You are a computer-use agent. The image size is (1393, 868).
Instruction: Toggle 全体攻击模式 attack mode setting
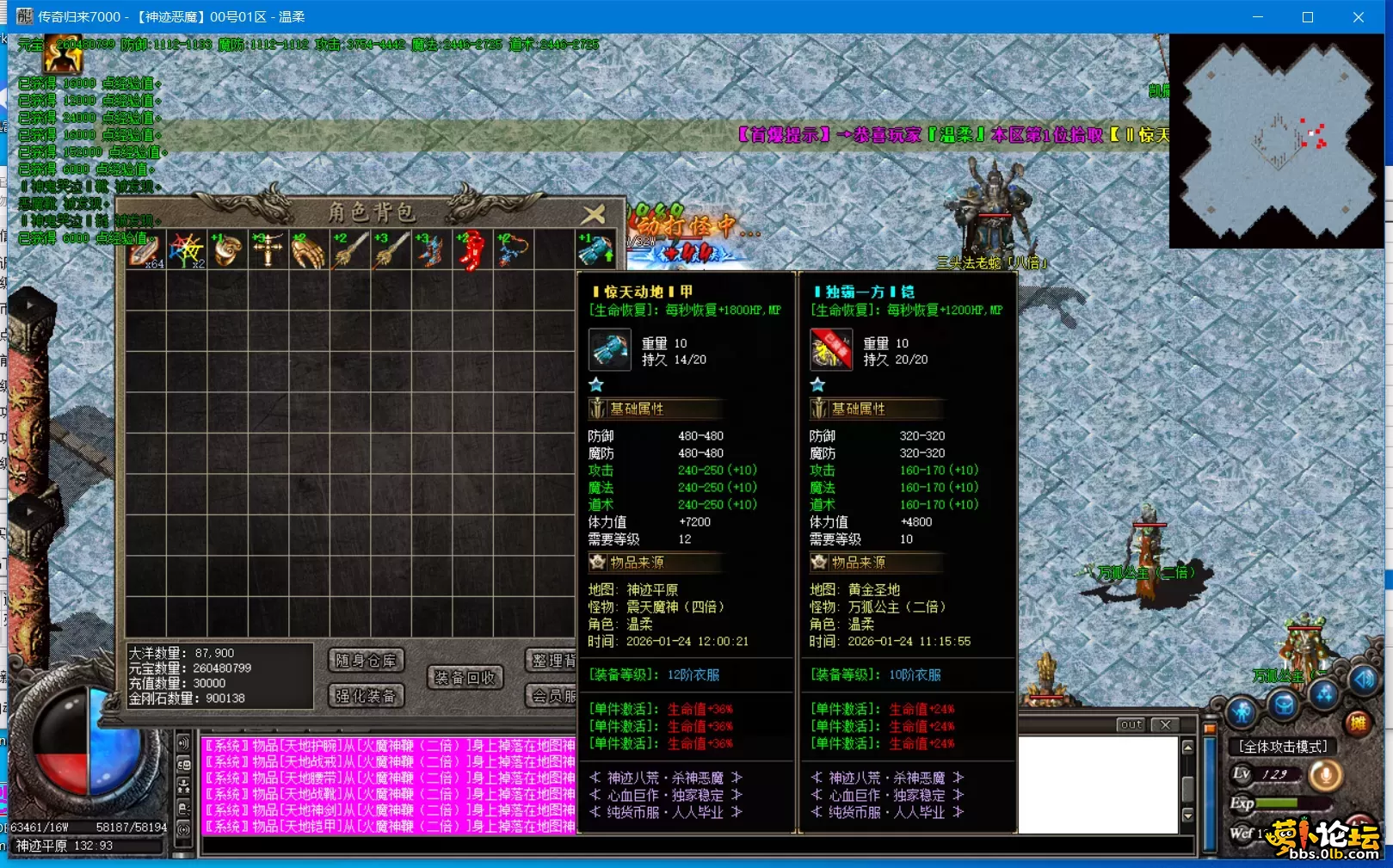(x=1284, y=747)
